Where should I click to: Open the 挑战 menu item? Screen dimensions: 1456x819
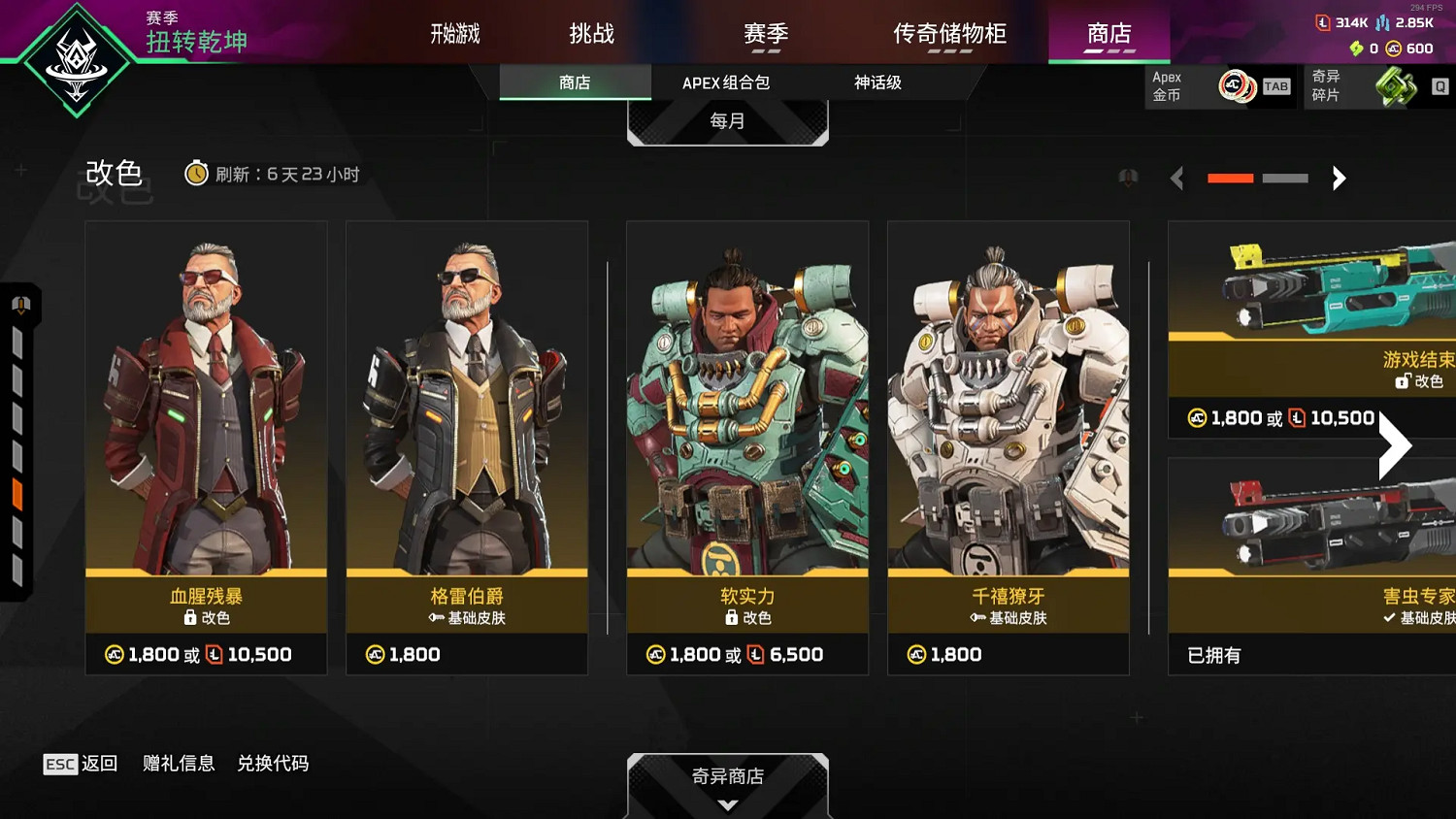click(593, 33)
